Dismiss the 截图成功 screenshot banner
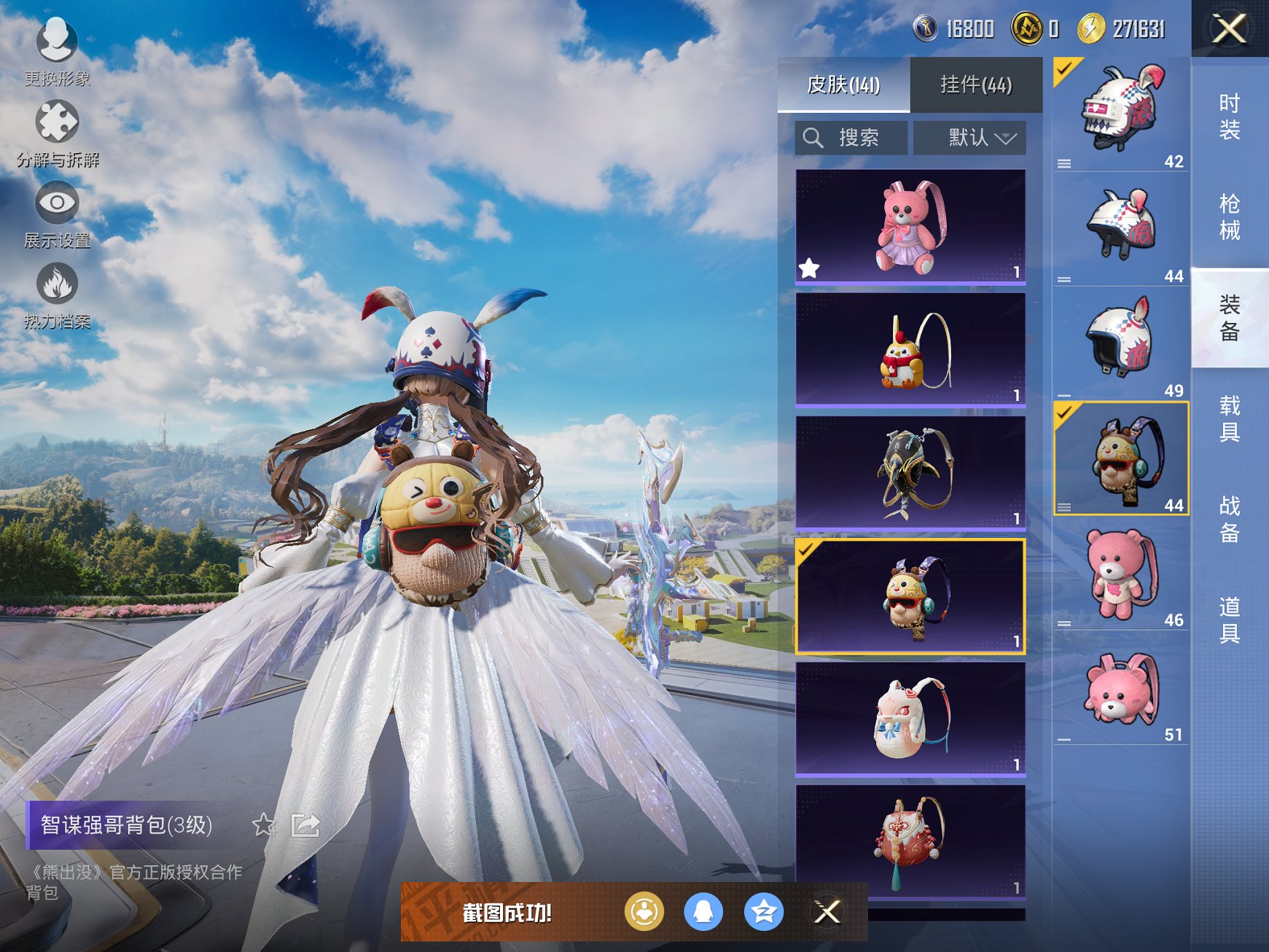 827,912
